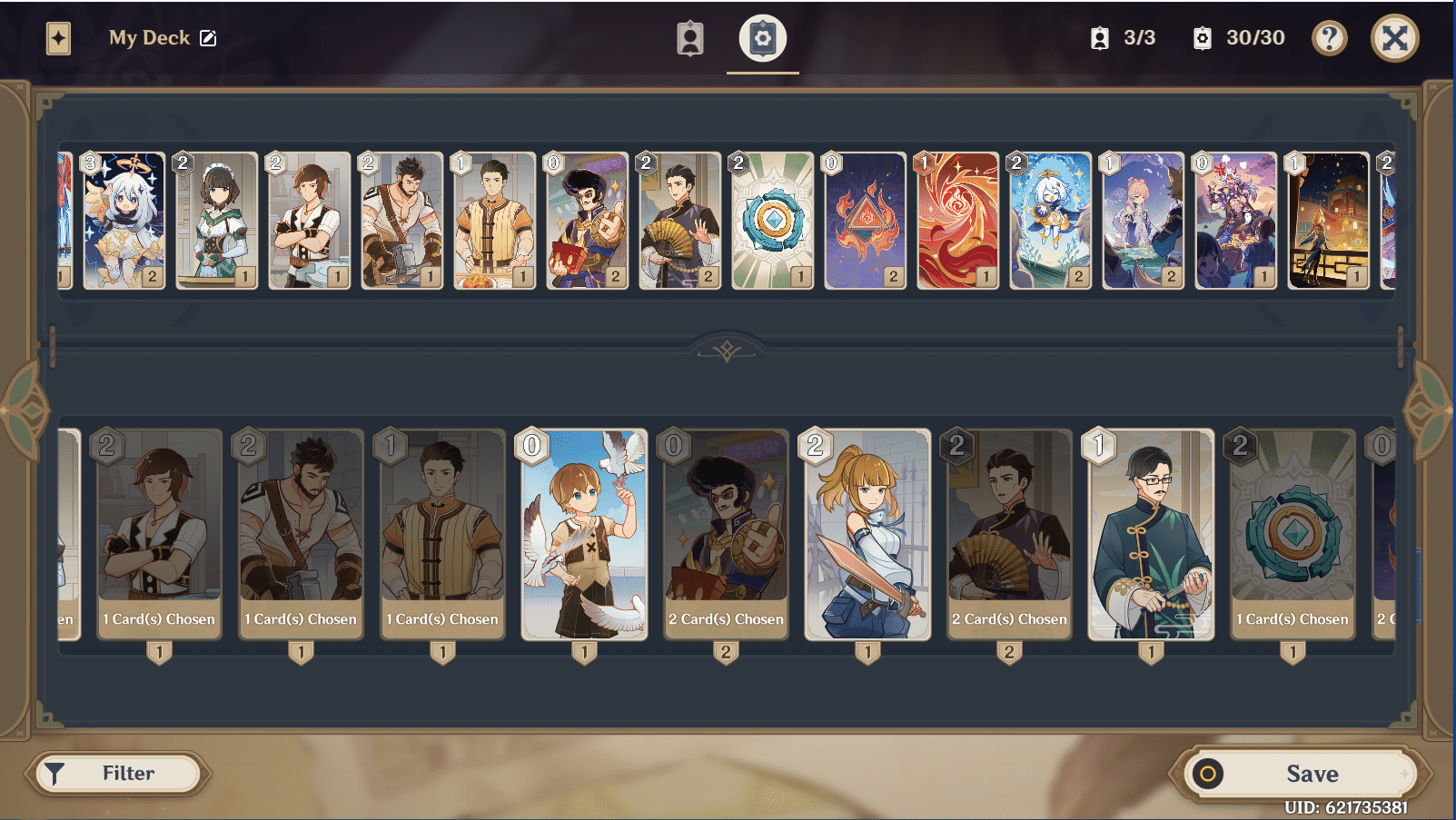Click the gold coin icon inside the Save button

click(x=1208, y=773)
